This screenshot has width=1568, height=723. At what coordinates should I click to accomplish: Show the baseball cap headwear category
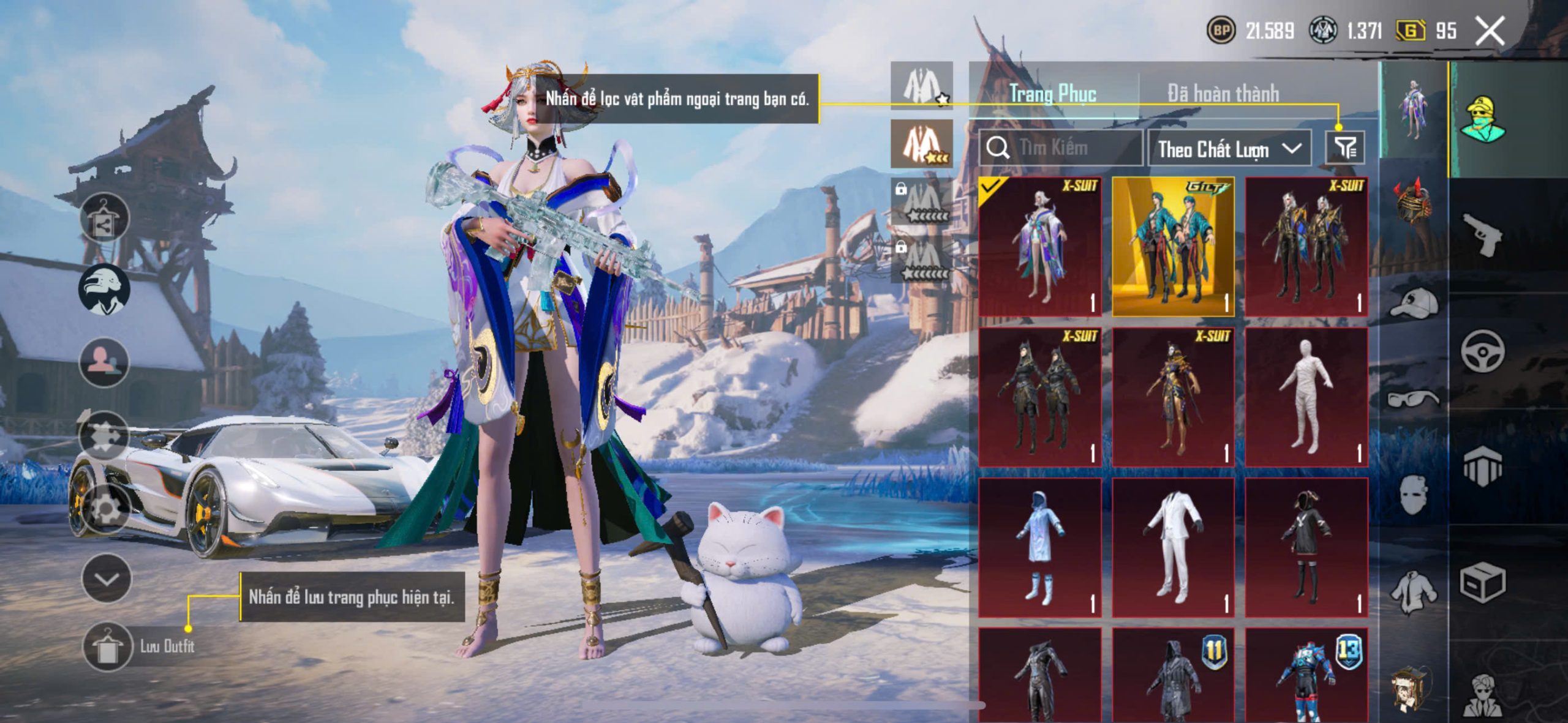pos(1414,303)
